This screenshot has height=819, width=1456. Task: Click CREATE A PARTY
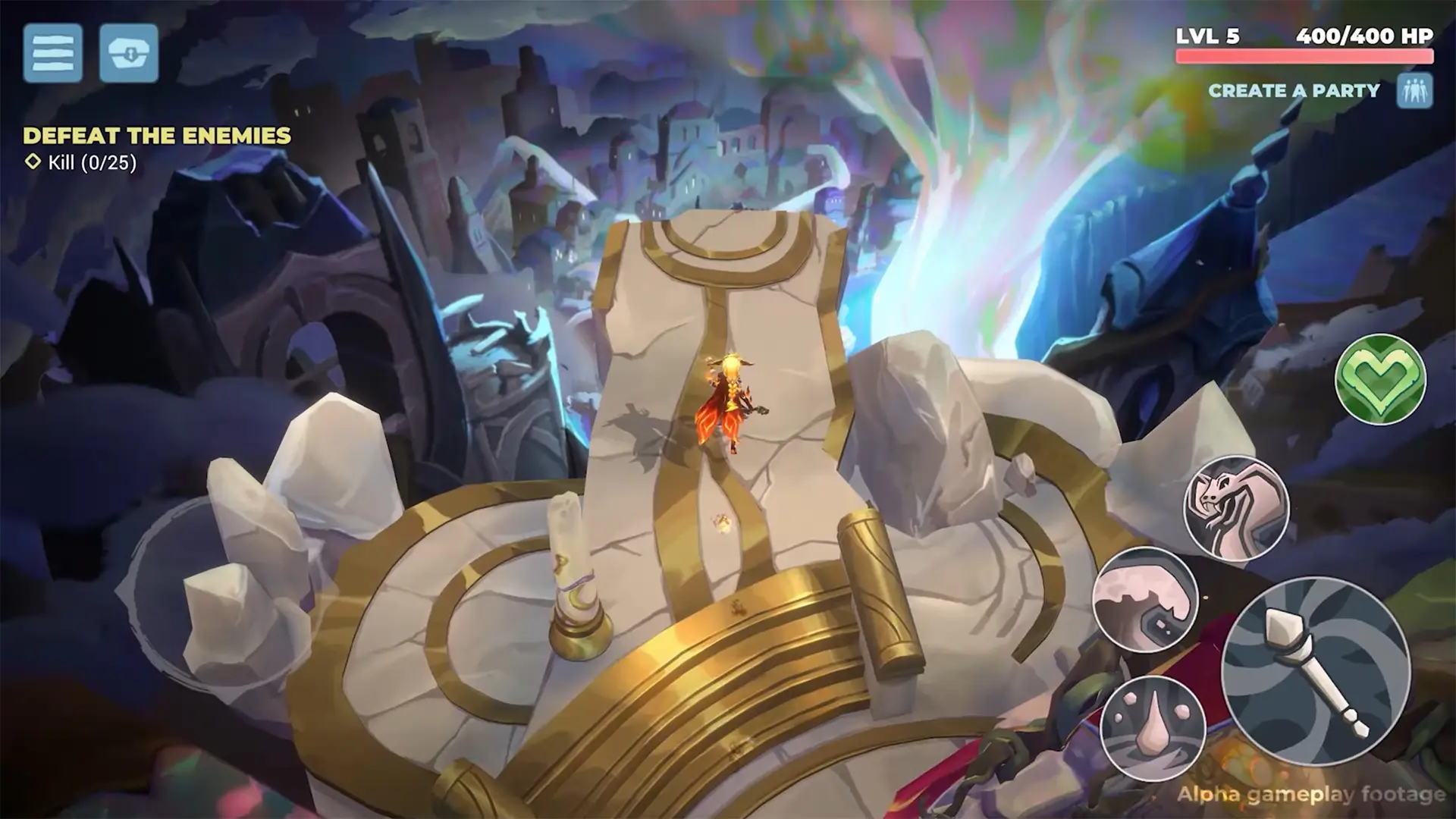1295,90
